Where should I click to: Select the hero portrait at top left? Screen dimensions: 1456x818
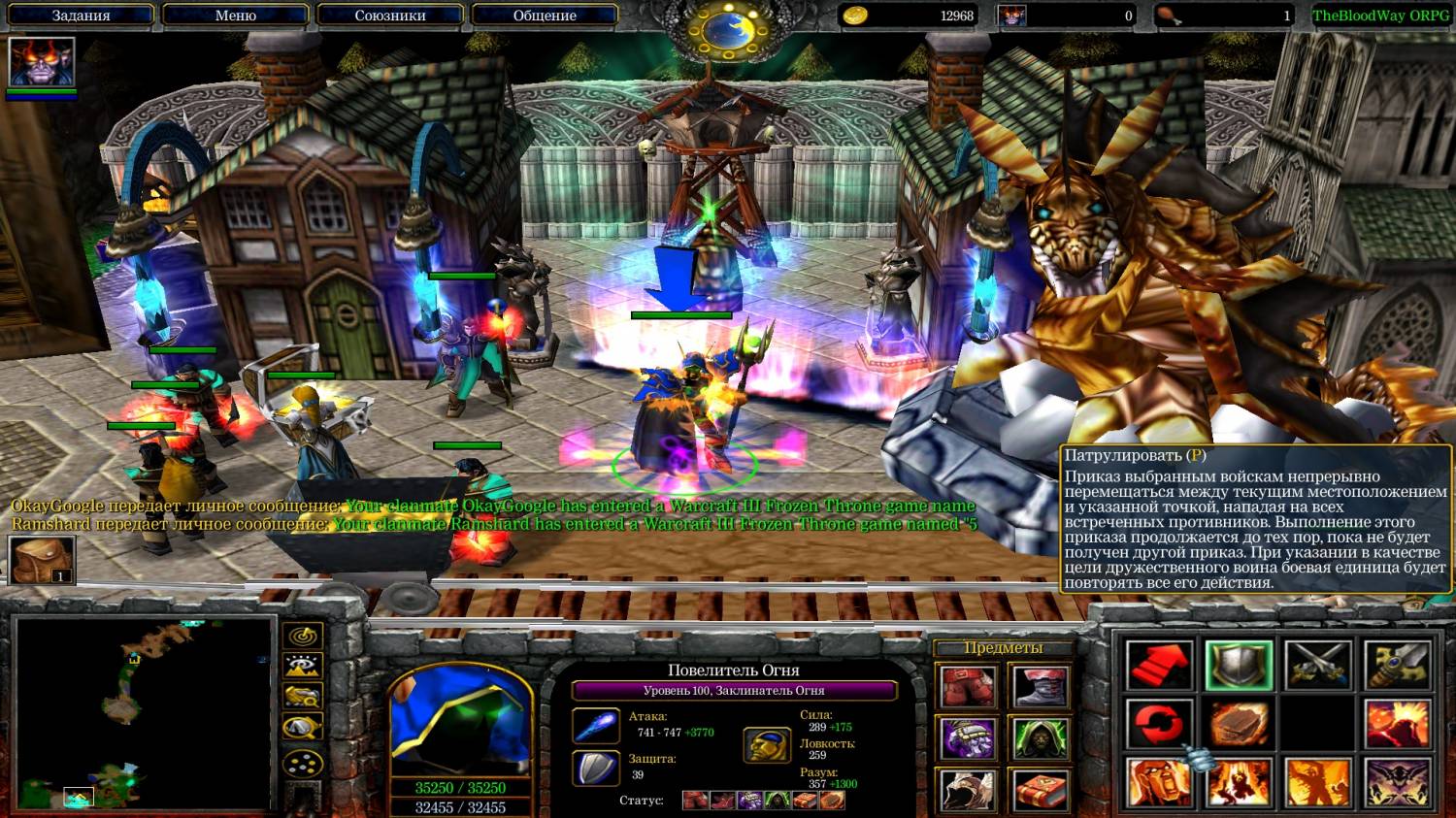coord(42,63)
